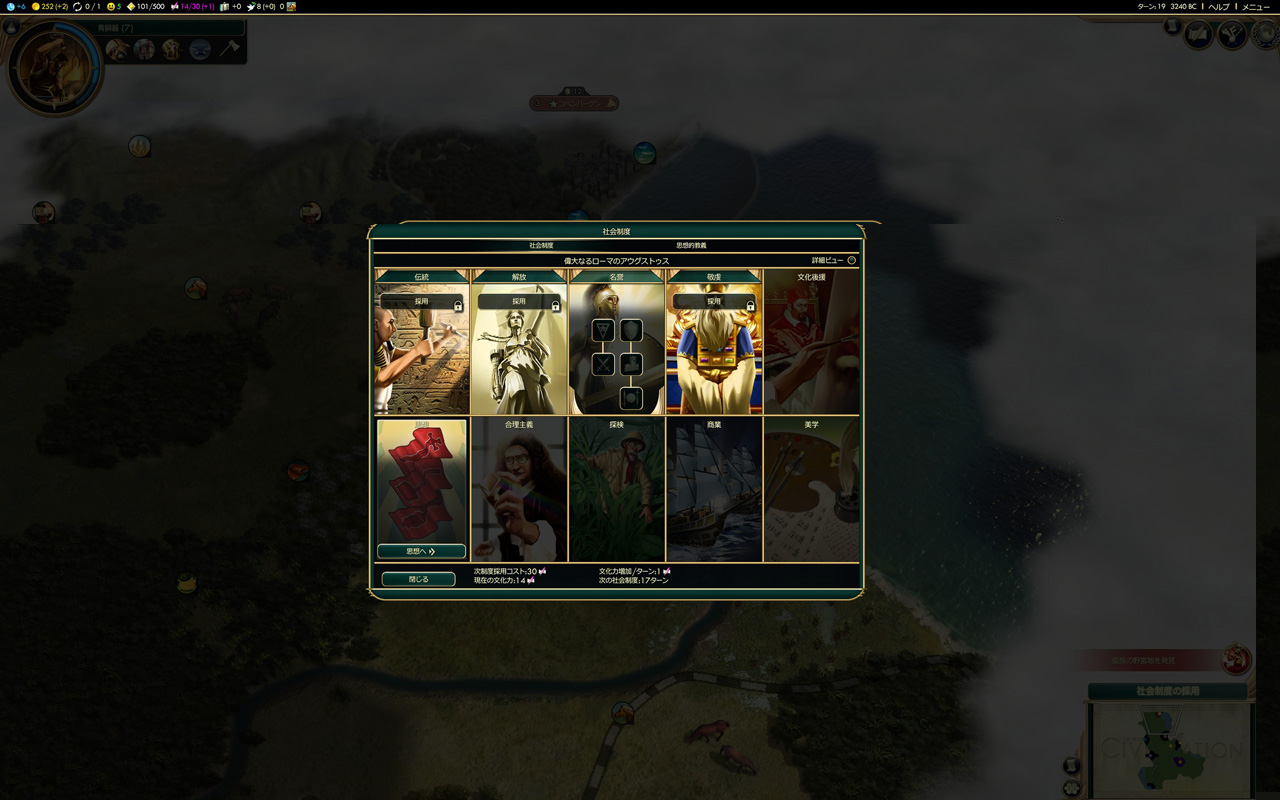
Task: Select the shield policy icon in 名誉
Action: point(631,331)
